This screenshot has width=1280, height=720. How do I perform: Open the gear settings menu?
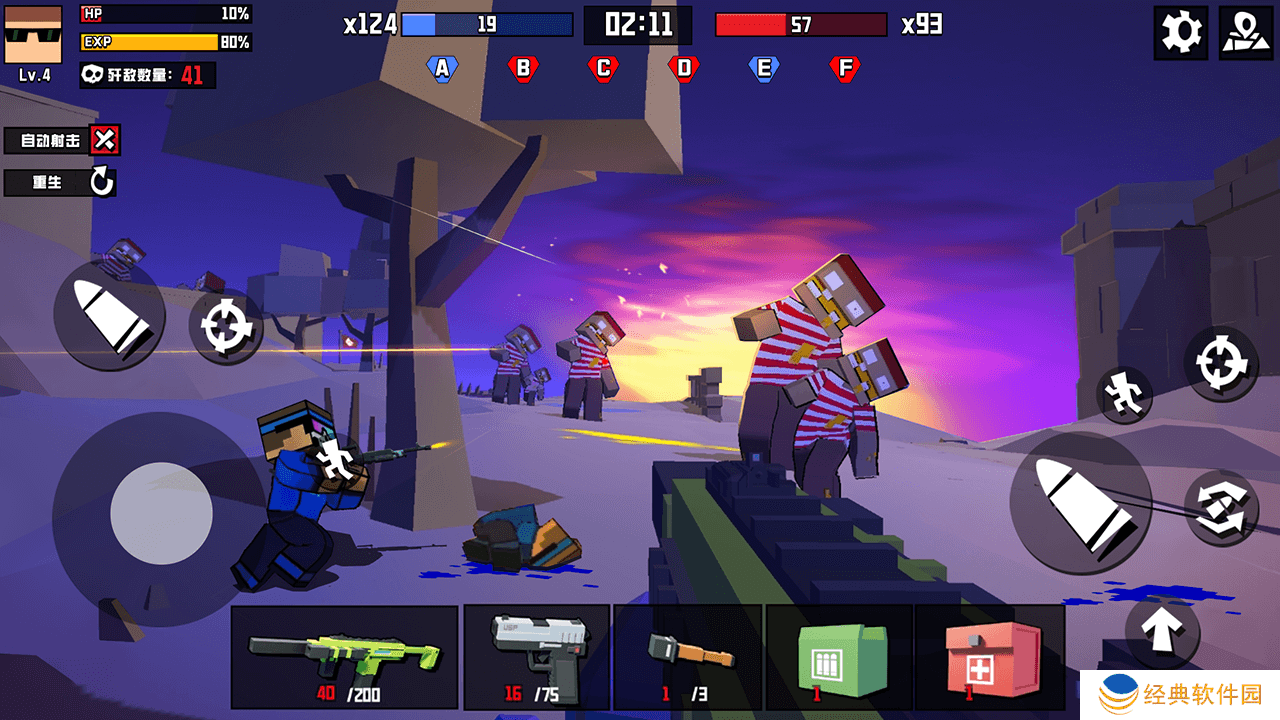[1180, 33]
